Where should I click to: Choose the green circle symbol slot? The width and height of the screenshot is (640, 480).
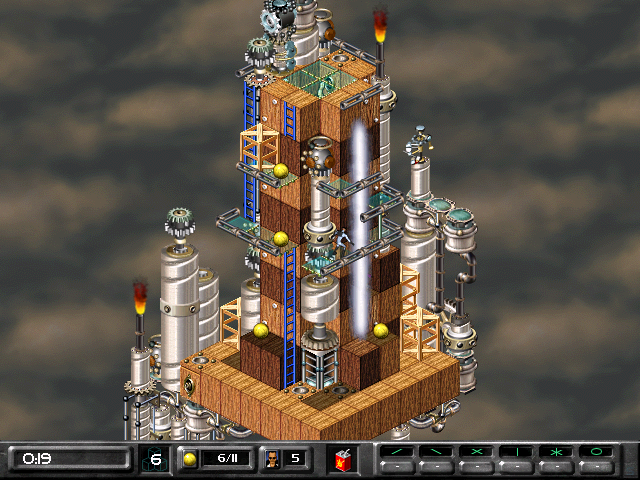(596, 453)
